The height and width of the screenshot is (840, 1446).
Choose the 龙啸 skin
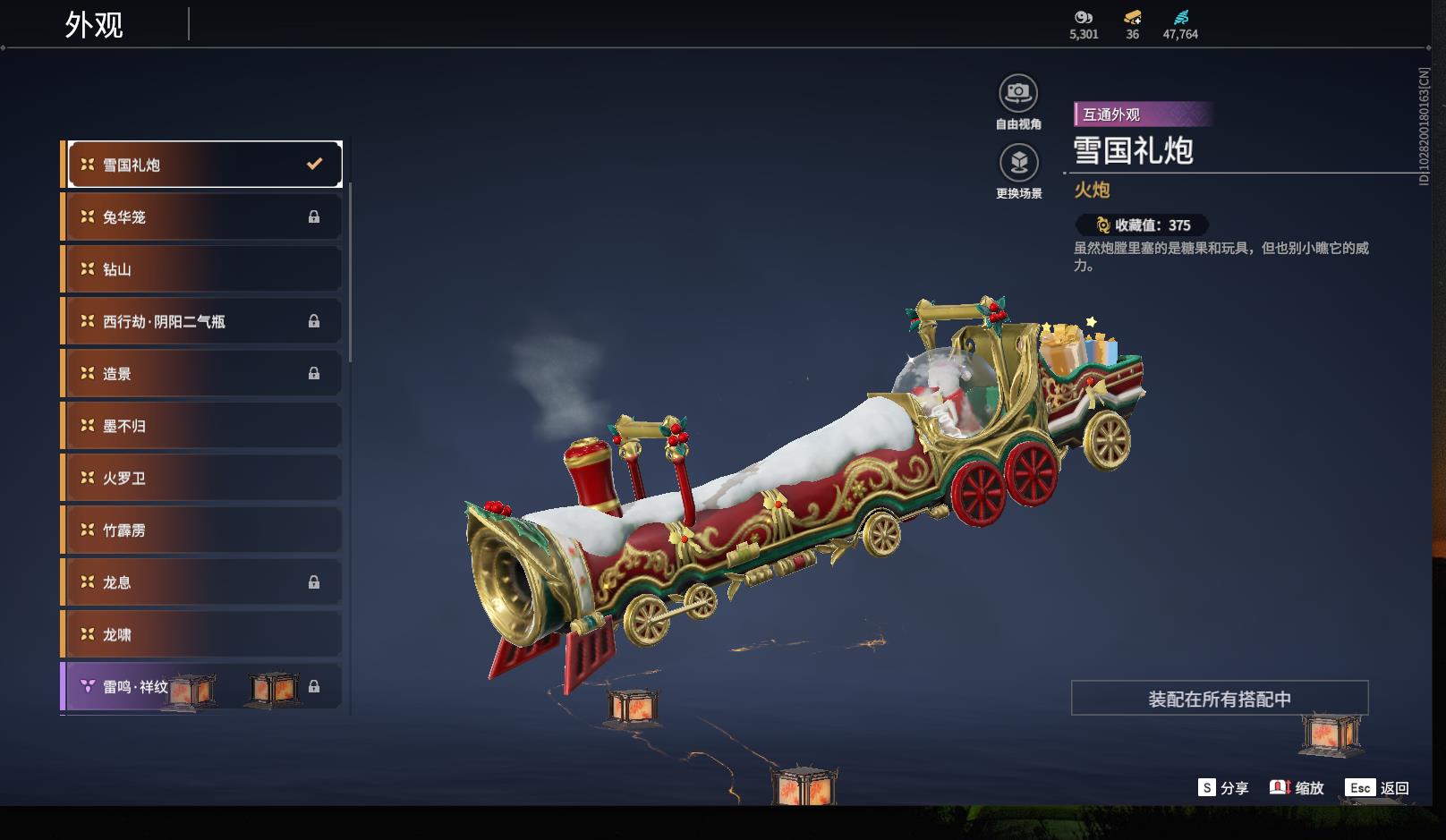204,634
